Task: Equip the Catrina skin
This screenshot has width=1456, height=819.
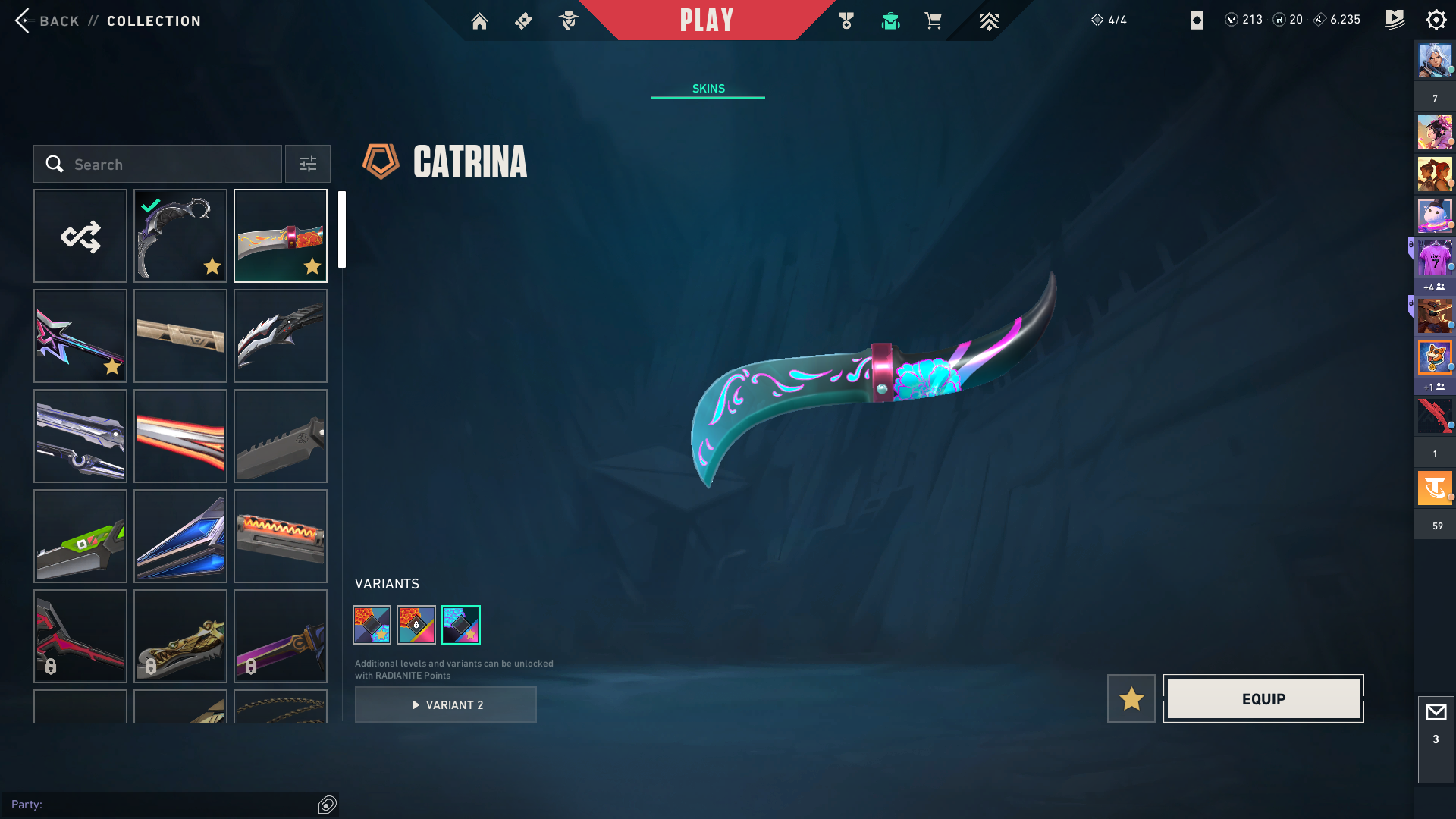Action: tap(1263, 699)
